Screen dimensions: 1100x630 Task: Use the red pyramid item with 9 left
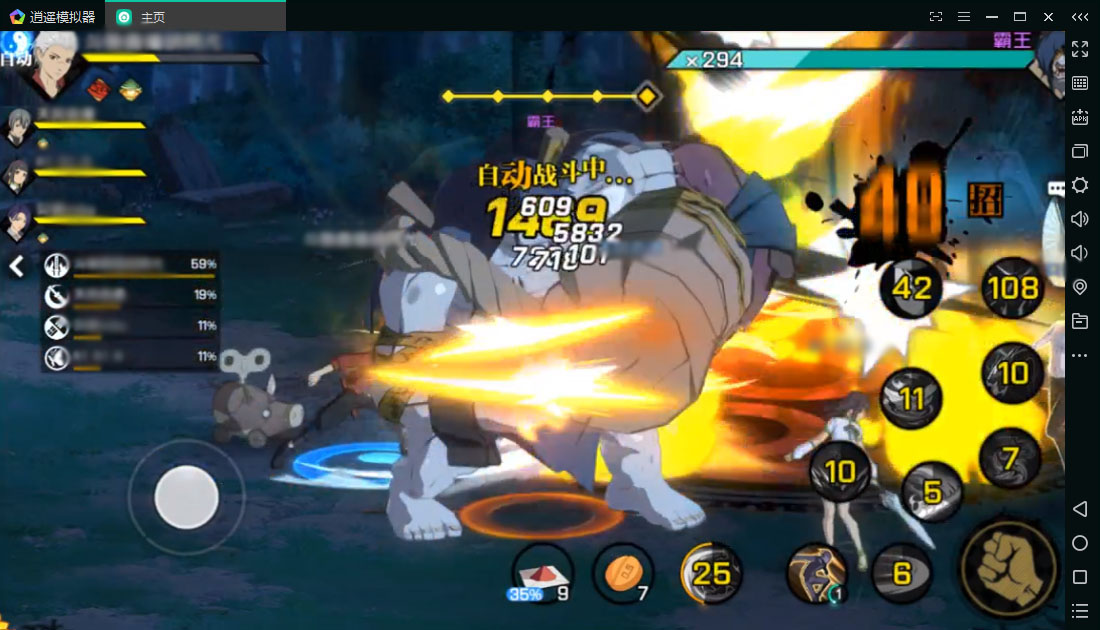542,574
